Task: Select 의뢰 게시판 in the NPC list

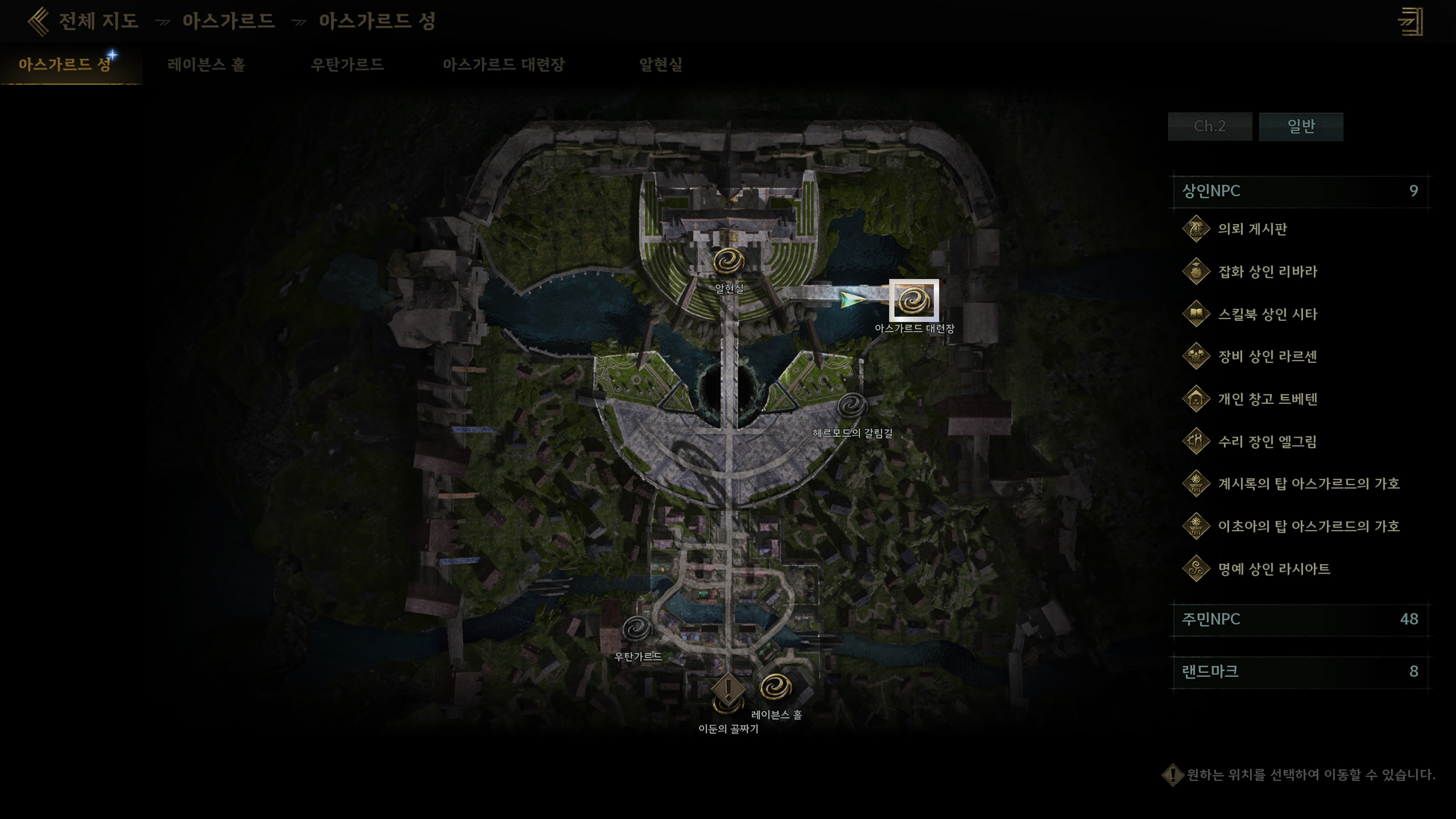Action: click(x=1252, y=229)
